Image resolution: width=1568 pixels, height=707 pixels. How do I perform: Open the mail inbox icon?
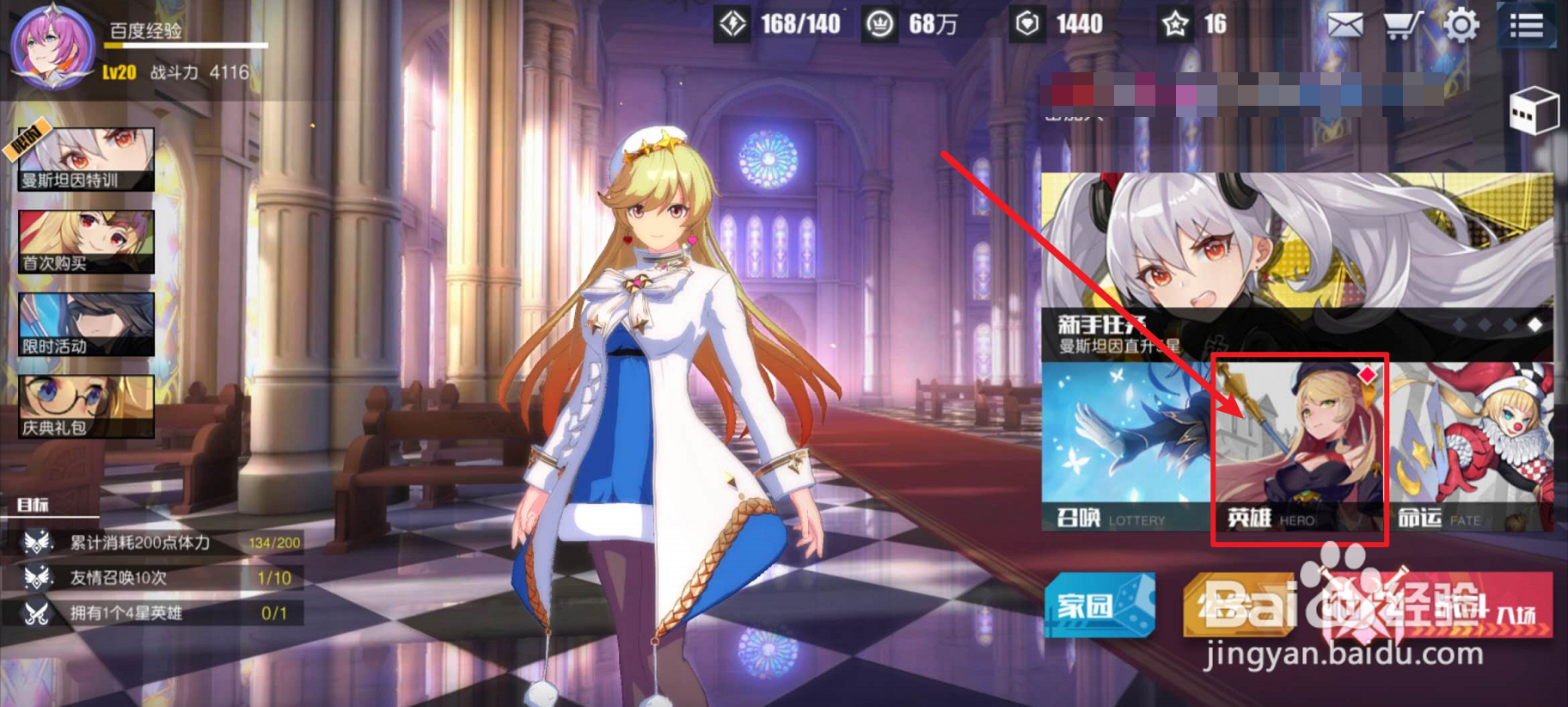click(1344, 25)
